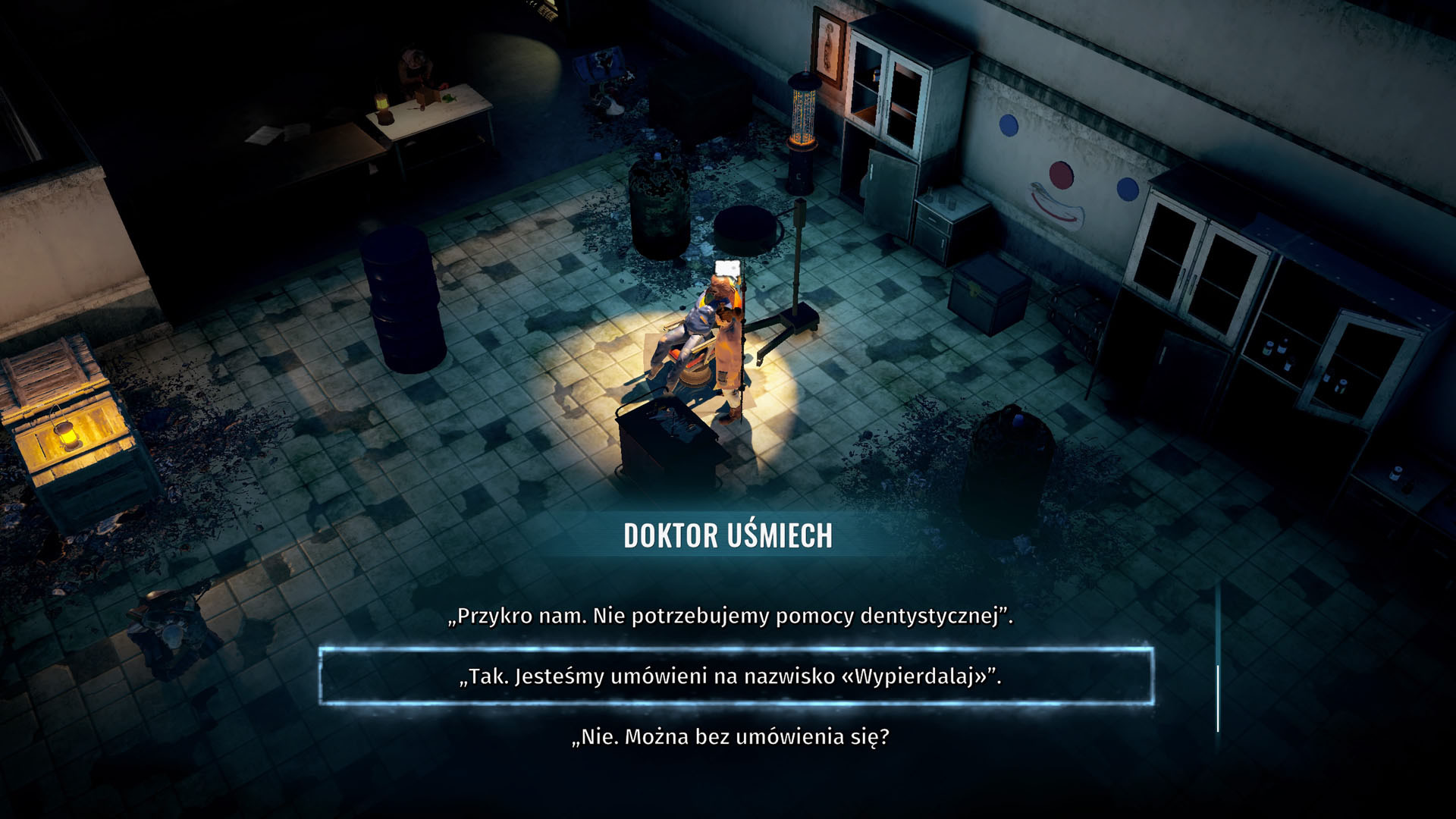Click the dialogue list scrollbar
Image resolution: width=1456 pixels, height=819 pixels.
(1218, 698)
